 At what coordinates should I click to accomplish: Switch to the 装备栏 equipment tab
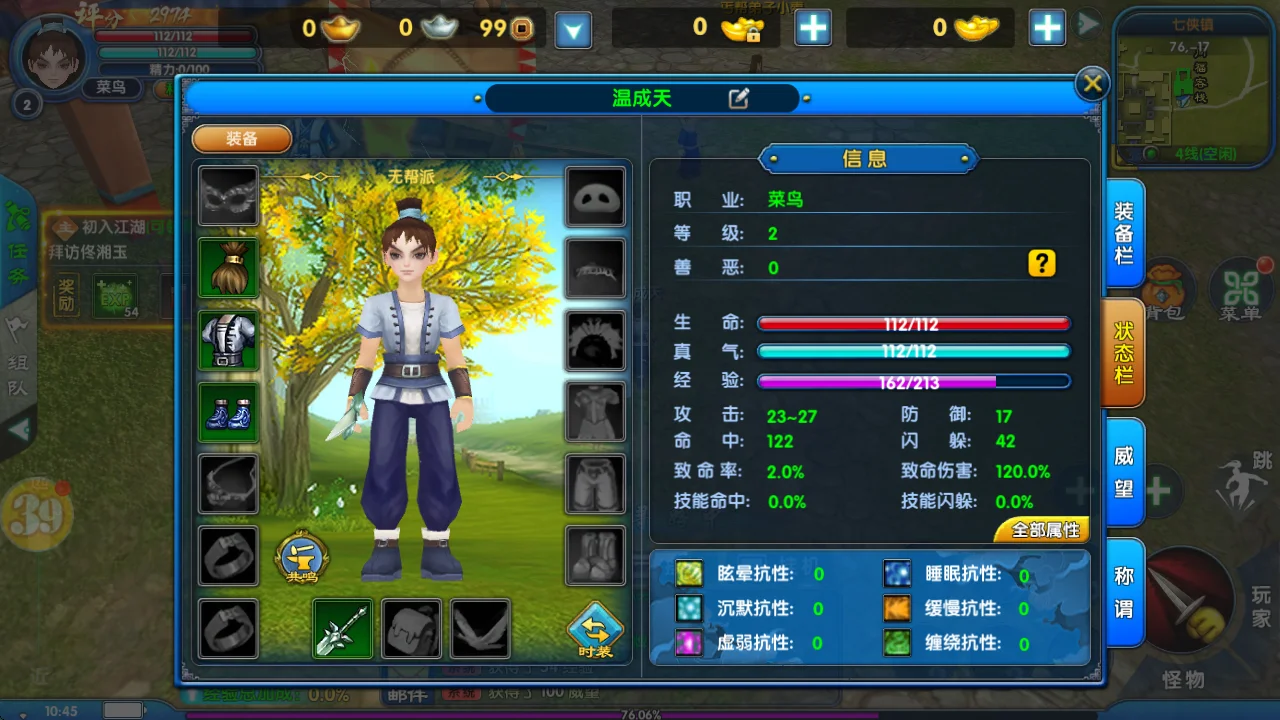(x=1122, y=231)
